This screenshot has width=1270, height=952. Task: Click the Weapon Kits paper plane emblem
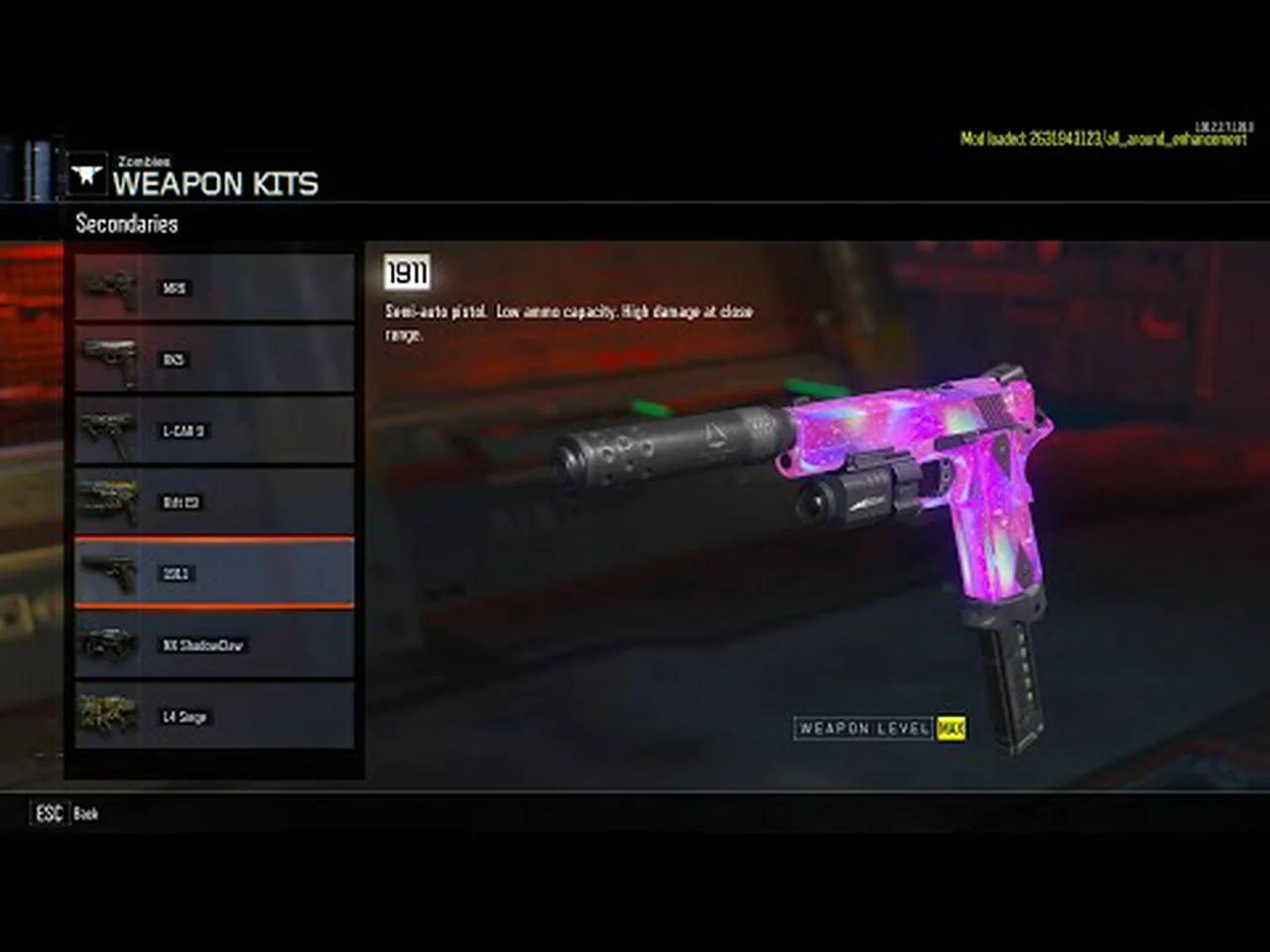(x=88, y=173)
